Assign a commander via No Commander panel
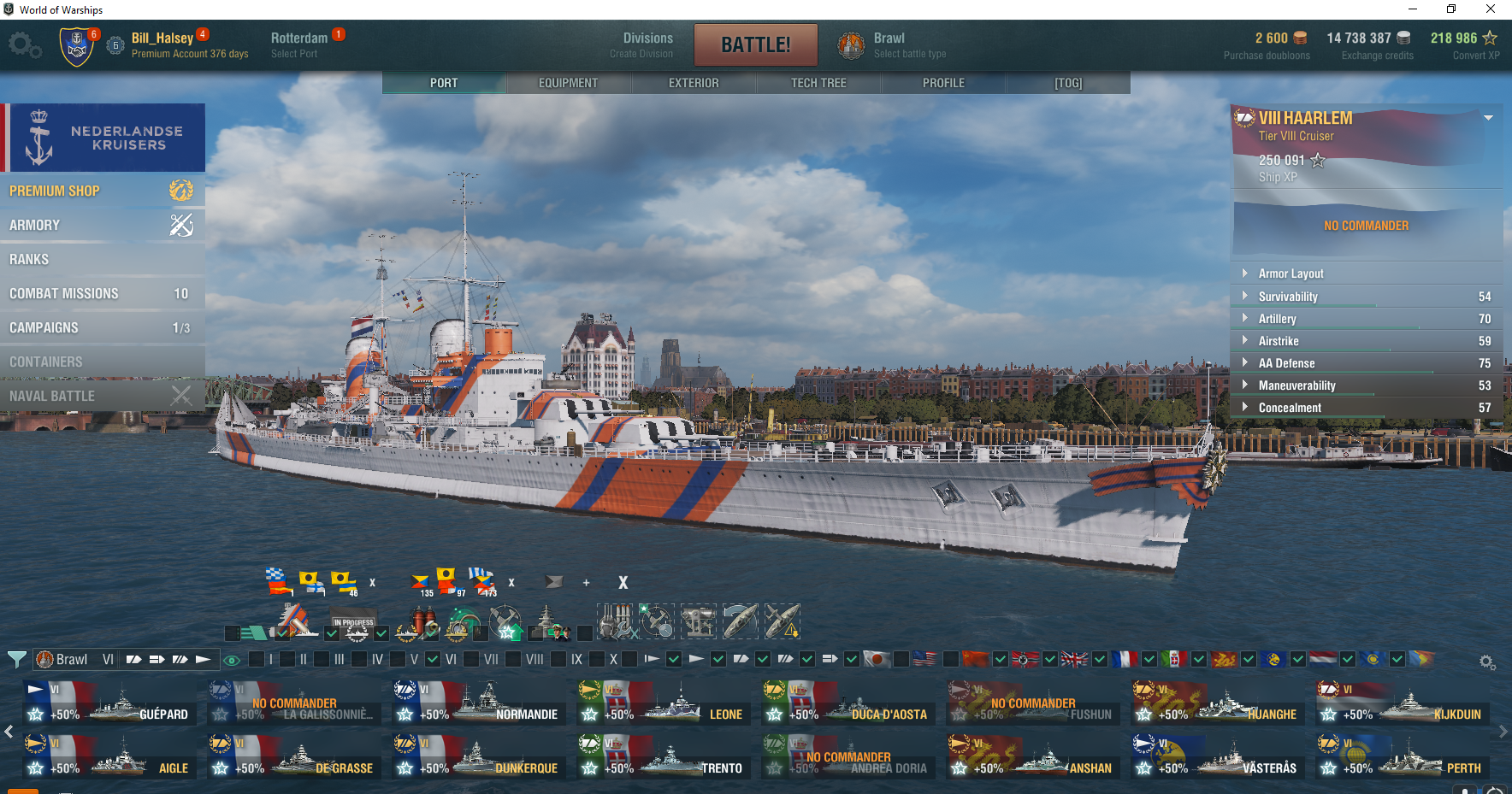The height and width of the screenshot is (794, 1512). 1366,226
